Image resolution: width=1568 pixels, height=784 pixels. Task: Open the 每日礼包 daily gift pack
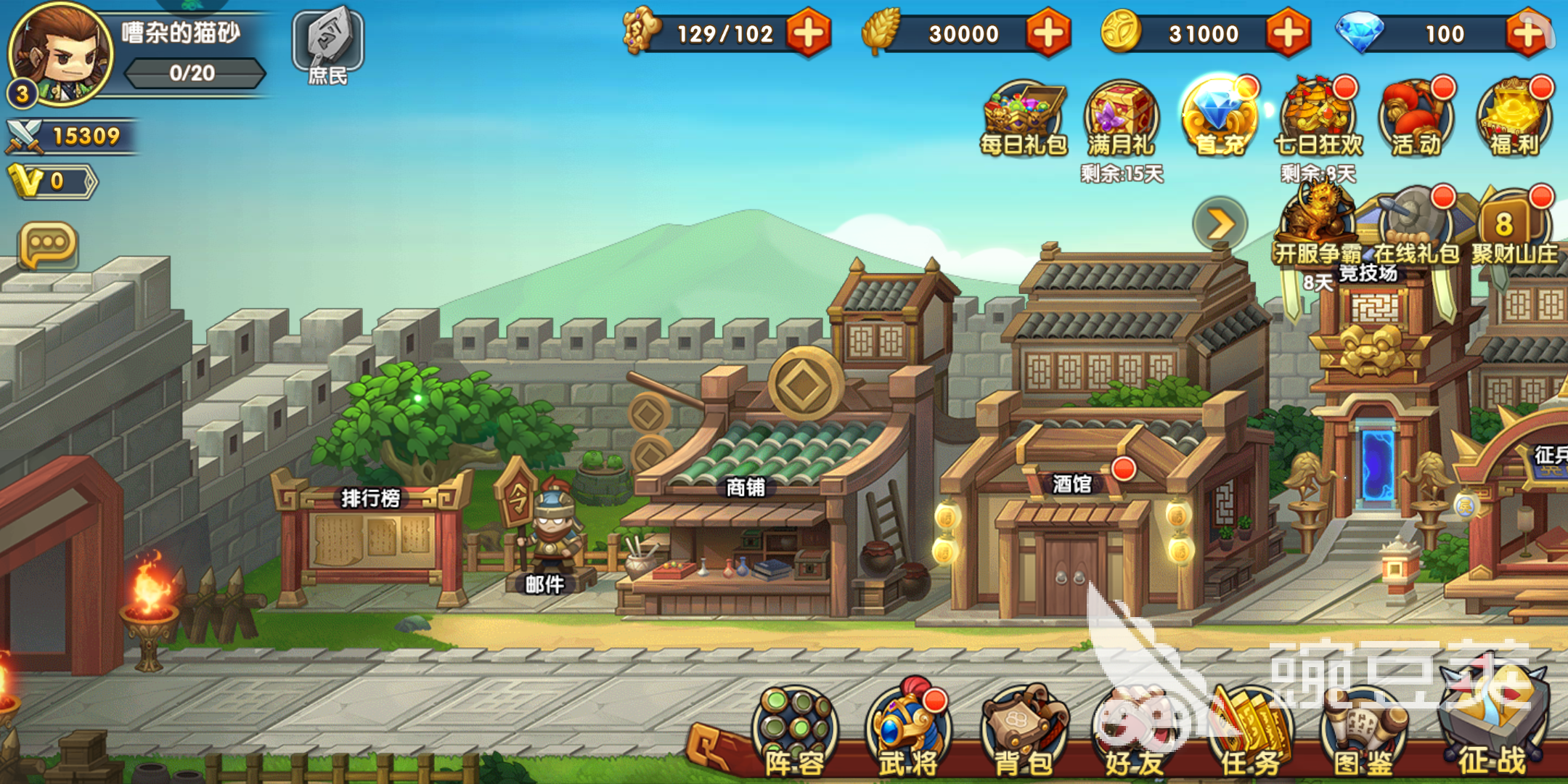(1024, 119)
